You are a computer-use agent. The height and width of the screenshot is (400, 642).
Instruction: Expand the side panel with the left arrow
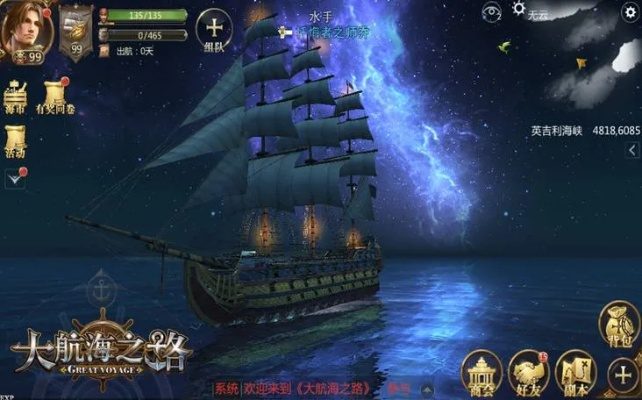point(633,149)
